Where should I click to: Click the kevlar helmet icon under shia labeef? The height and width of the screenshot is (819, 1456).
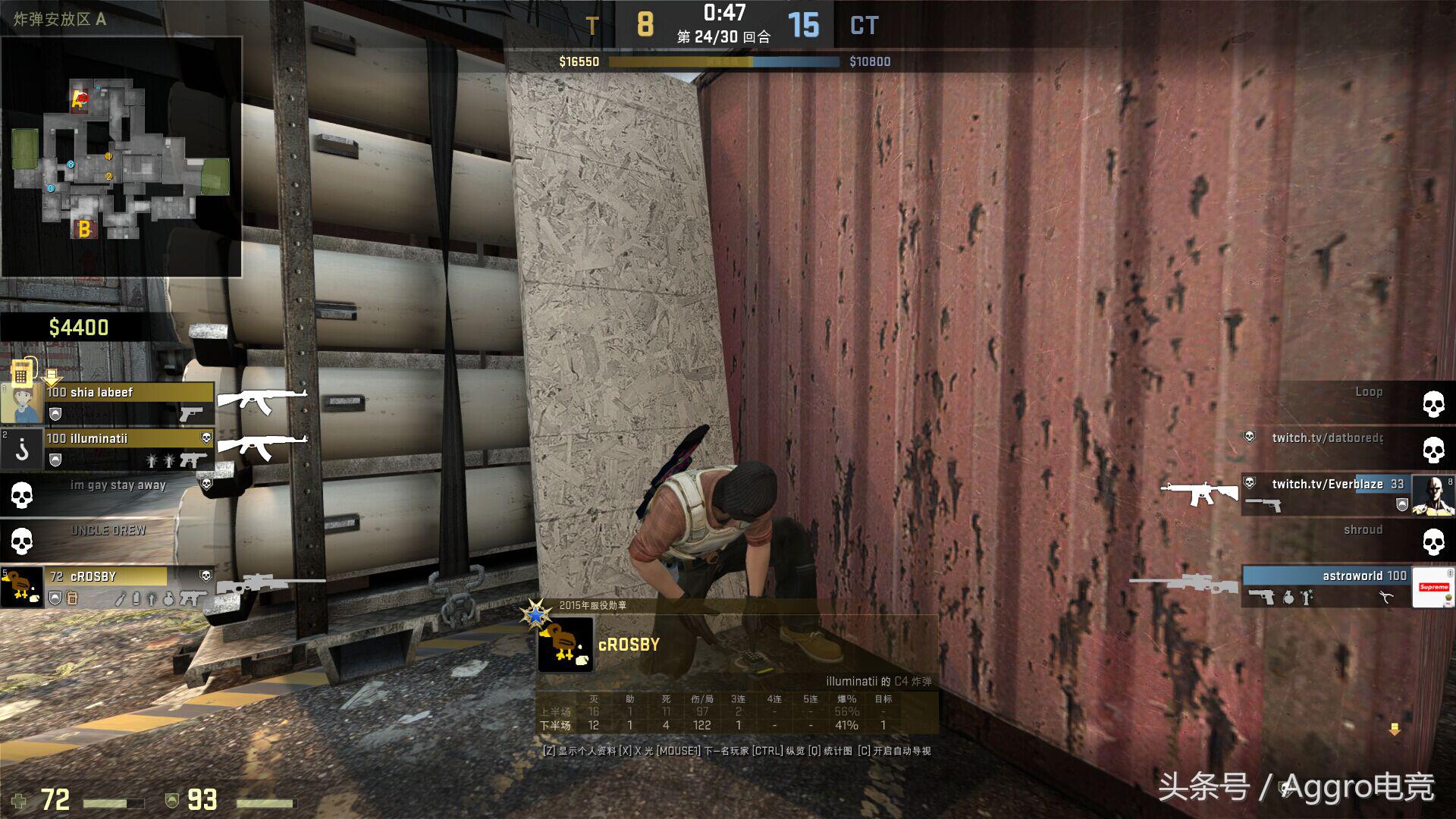pyautogui.click(x=55, y=414)
